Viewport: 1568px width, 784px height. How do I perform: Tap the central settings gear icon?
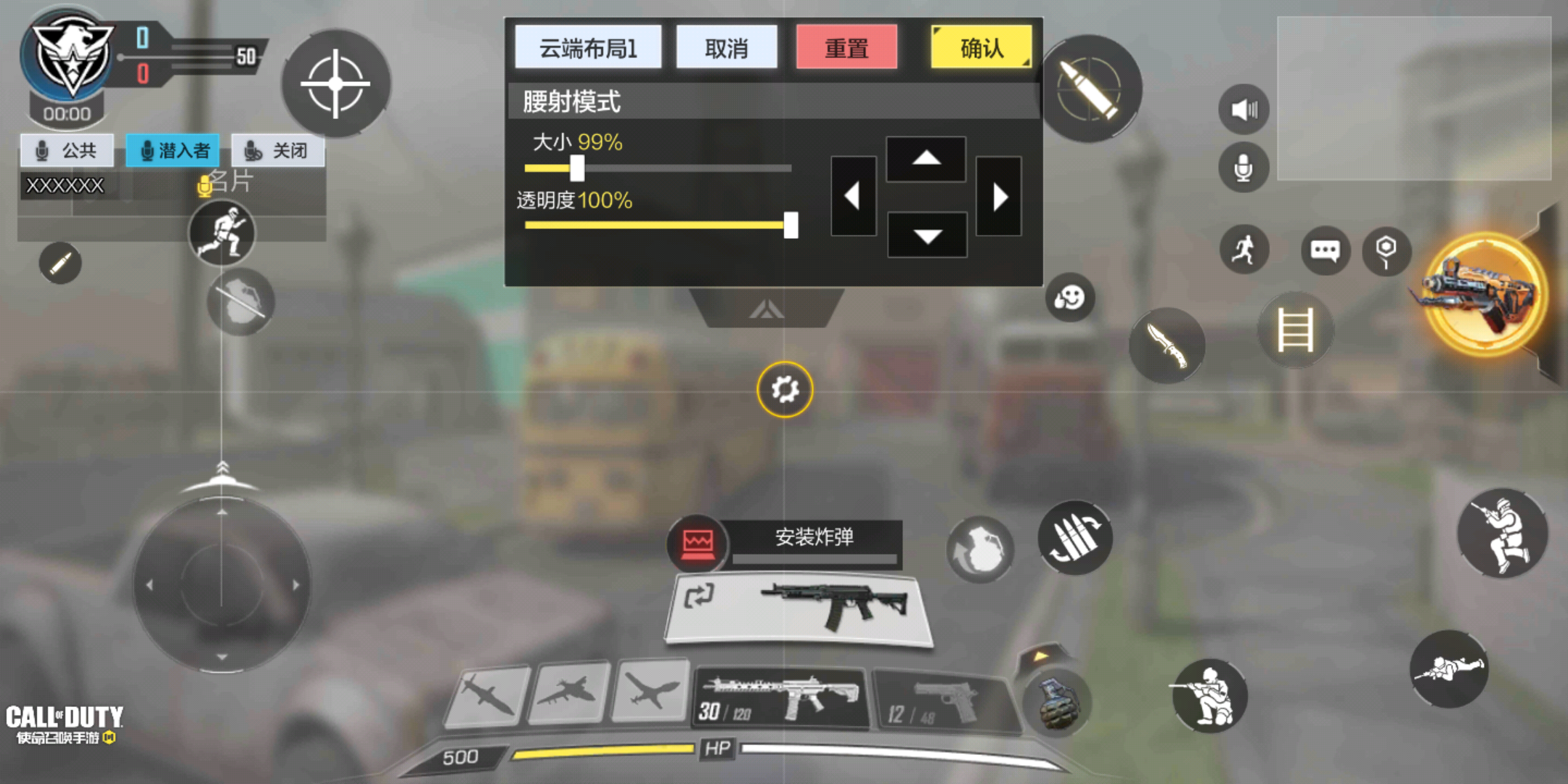pos(784,391)
